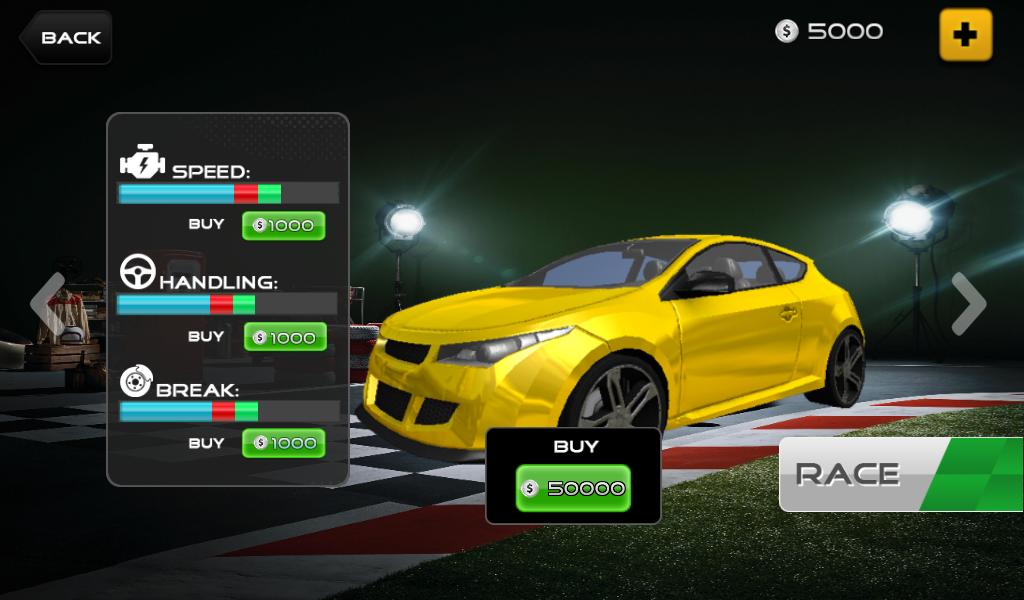Screen dimensions: 1024x600
Task: Buy the Handling upgrade for 1000
Action: tap(285, 338)
